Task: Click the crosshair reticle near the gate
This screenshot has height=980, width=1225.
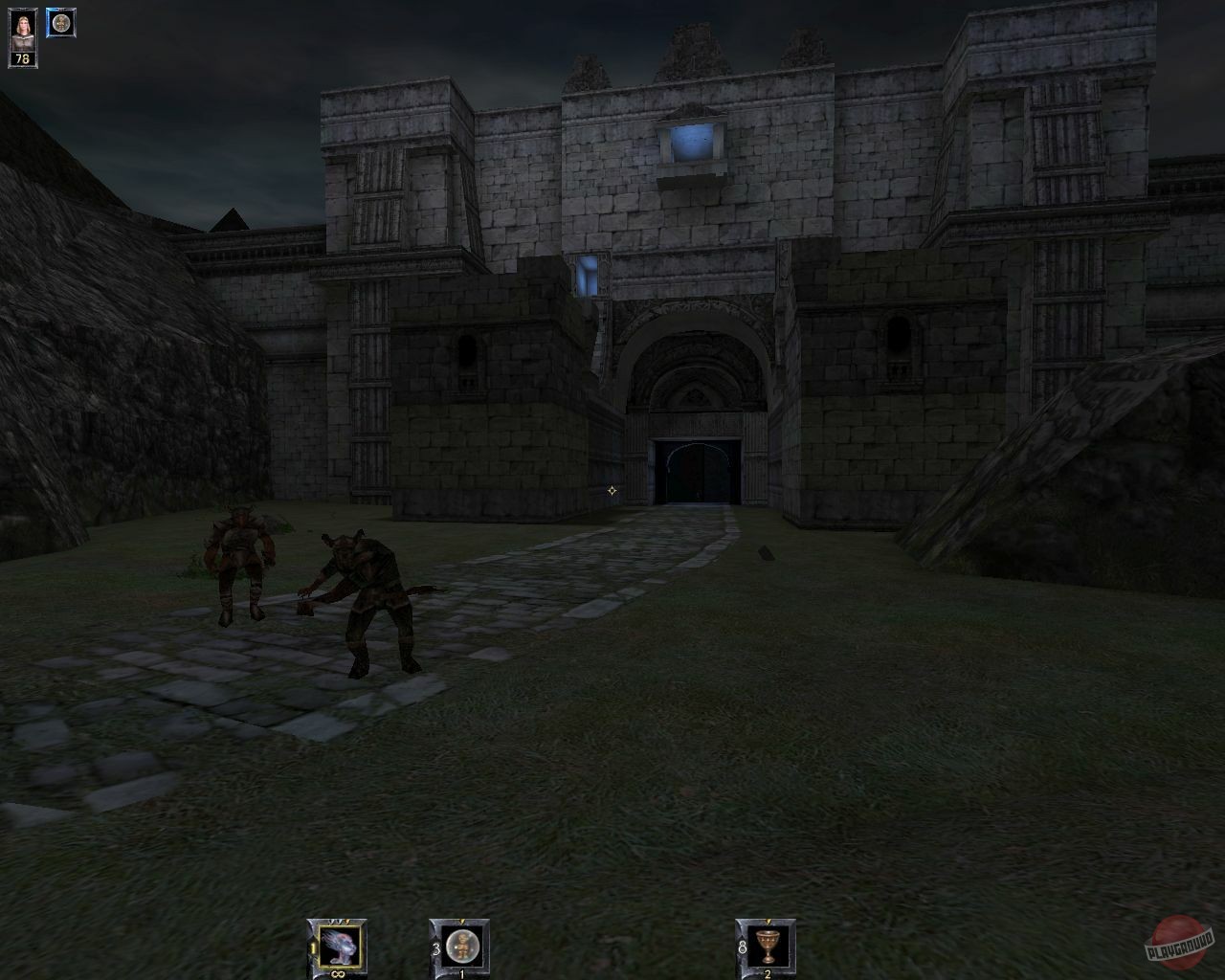Action: tap(612, 491)
